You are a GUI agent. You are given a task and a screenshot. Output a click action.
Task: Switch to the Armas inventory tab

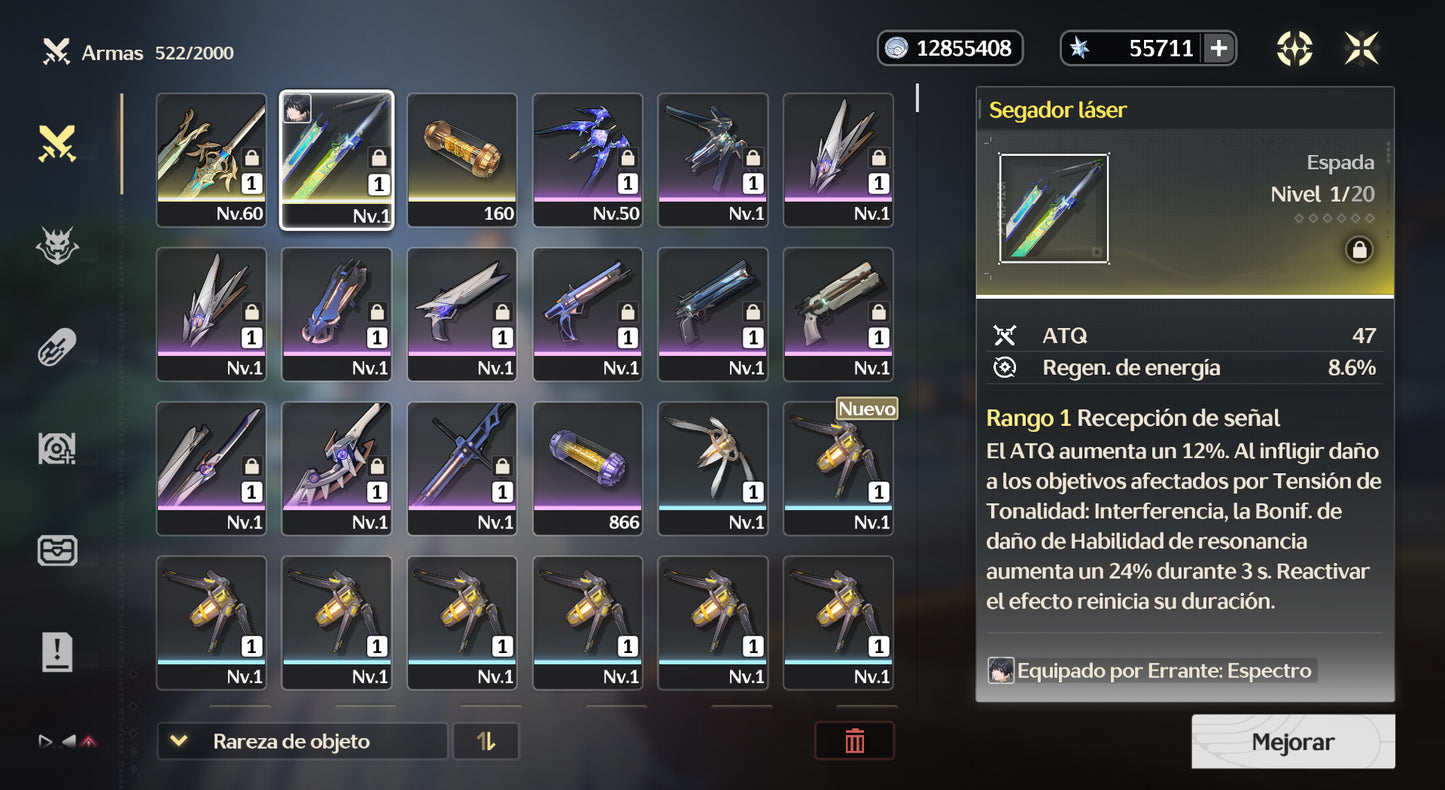click(108, 52)
